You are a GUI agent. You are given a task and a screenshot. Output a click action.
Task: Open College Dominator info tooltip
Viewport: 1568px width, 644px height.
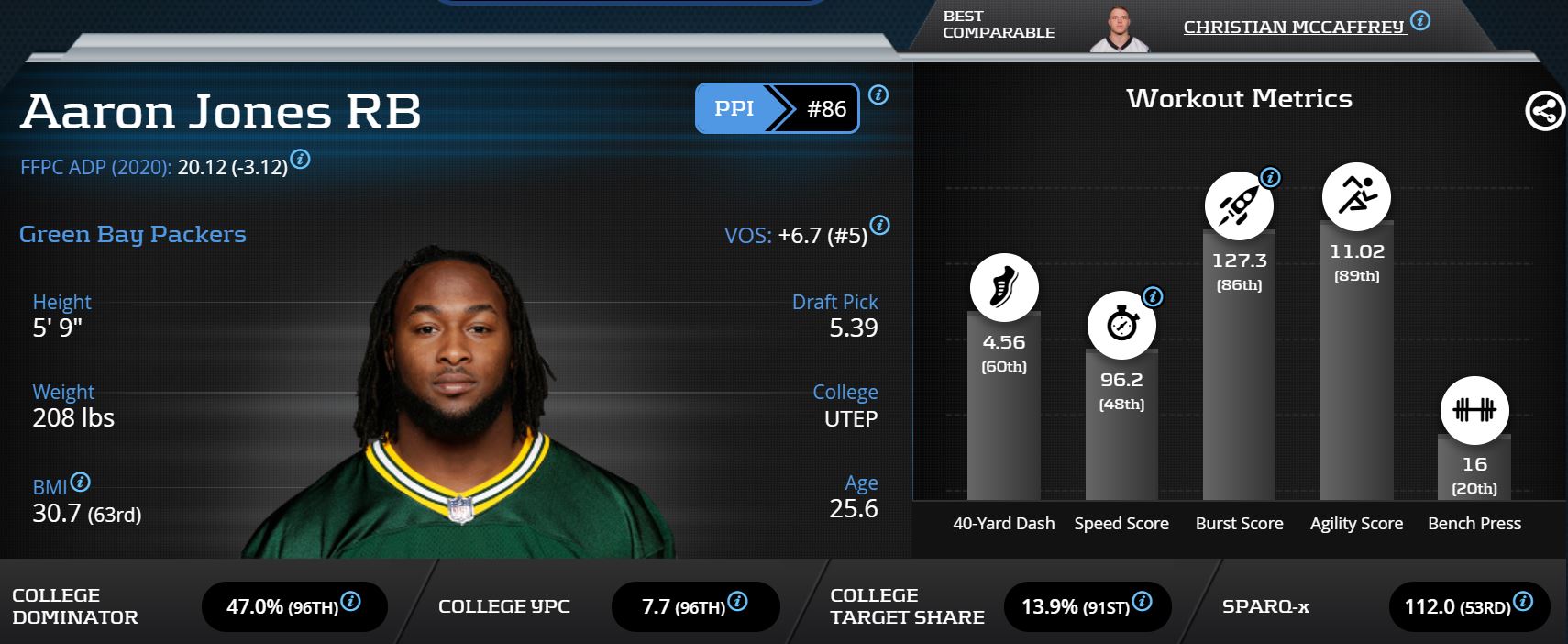coord(350,602)
